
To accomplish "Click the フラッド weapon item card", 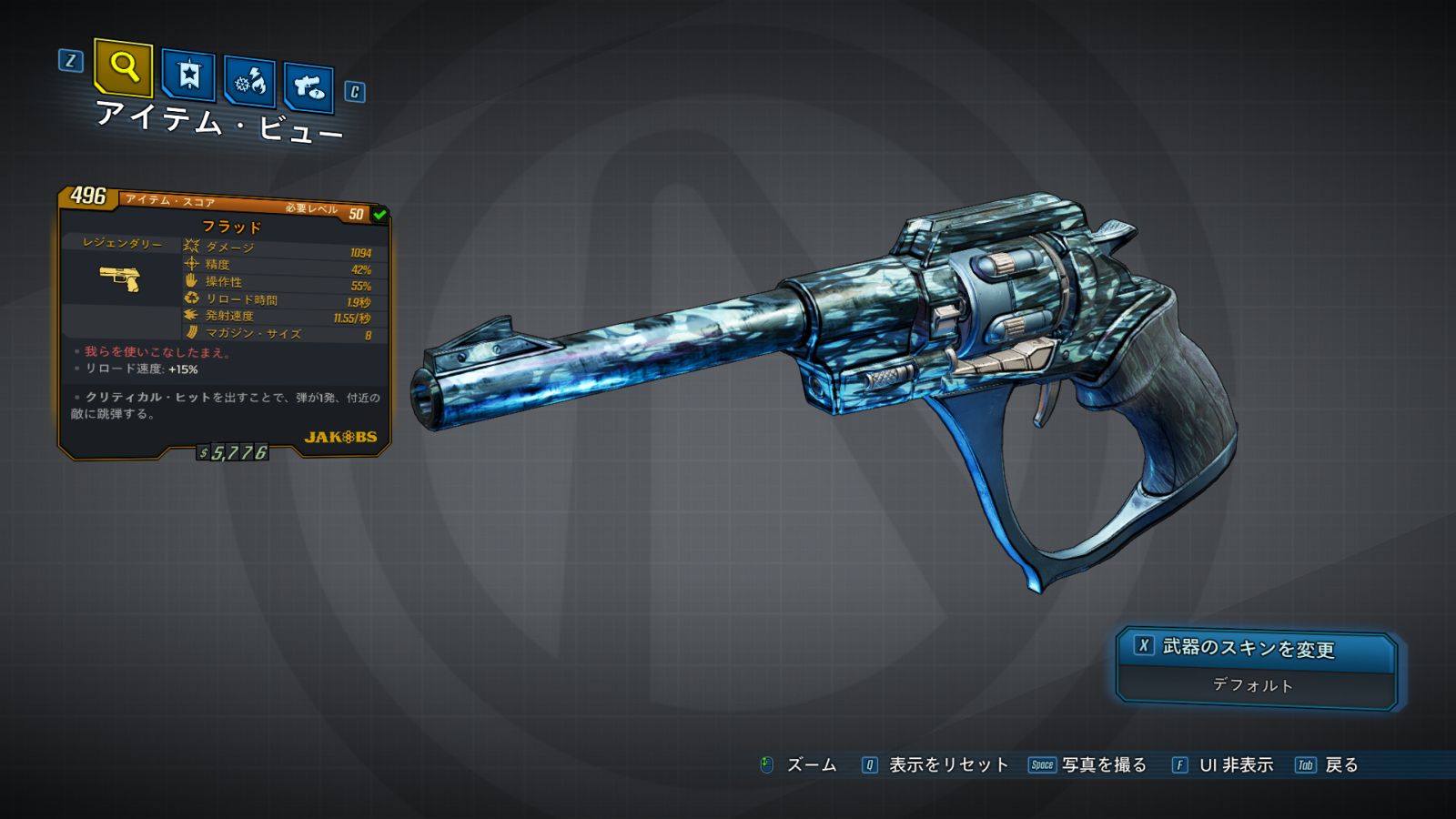I will [224, 323].
